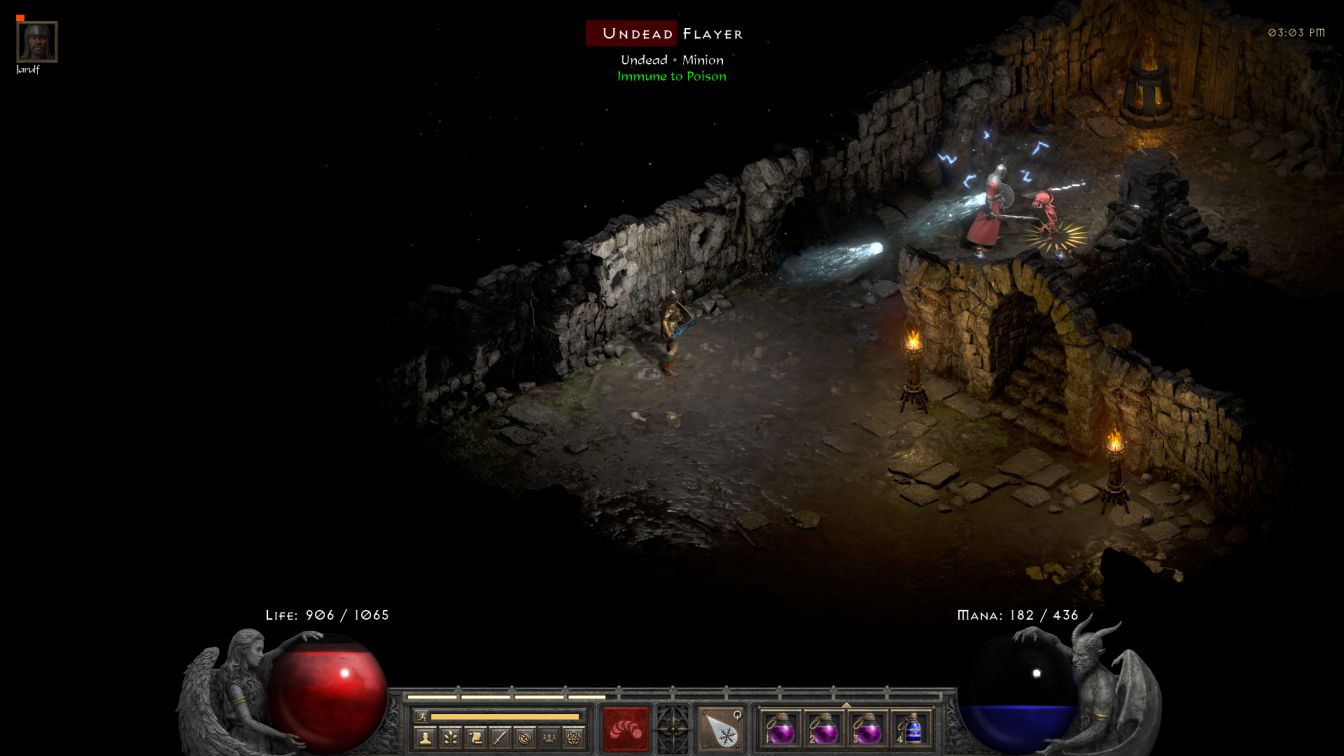Select the snowflake right-click skill icon
Viewport: 1344px width, 756px height.
(x=720, y=729)
